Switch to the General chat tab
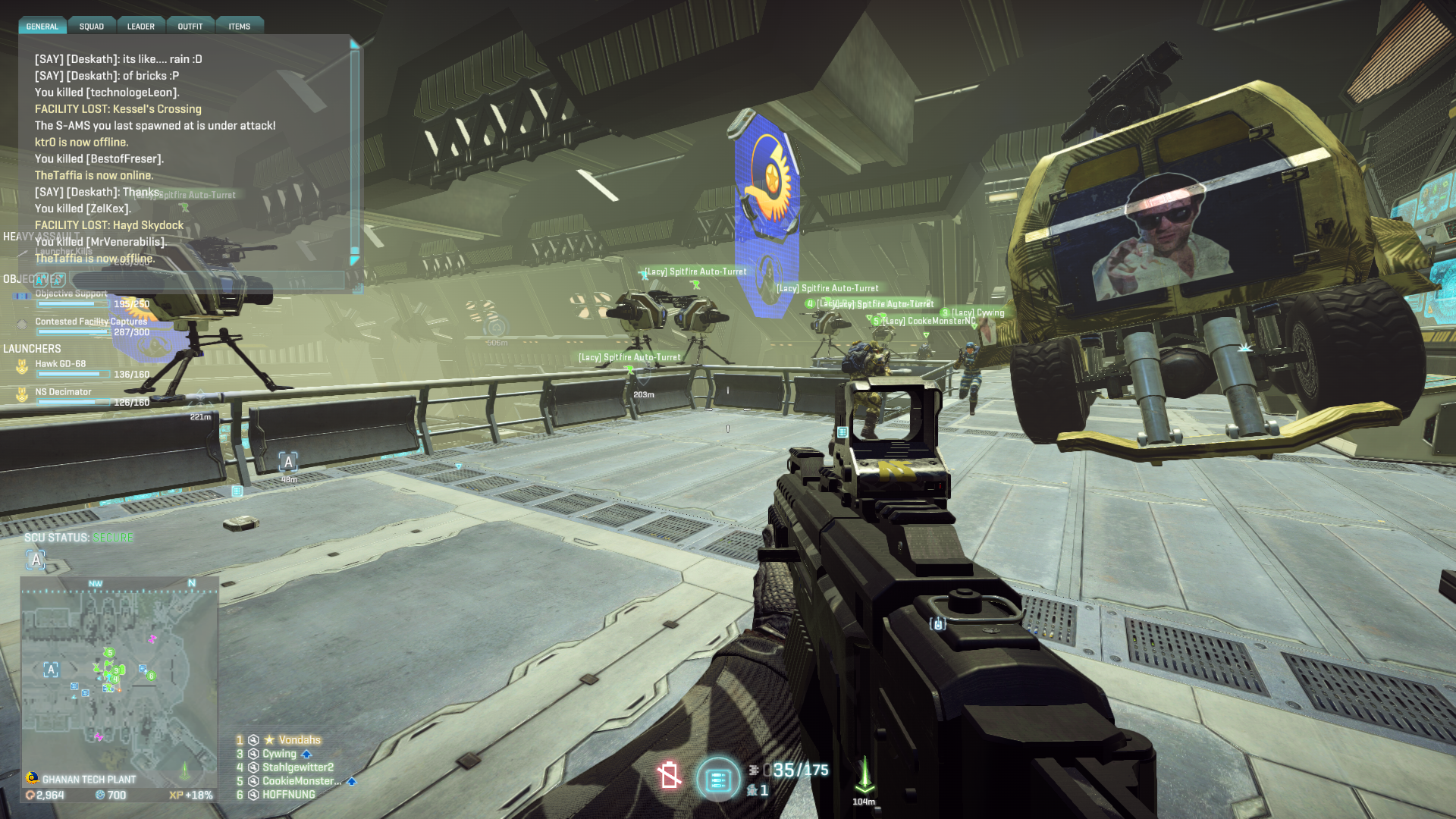The height and width of the screenshot is (819, 1456). click(x=42, y=27)
